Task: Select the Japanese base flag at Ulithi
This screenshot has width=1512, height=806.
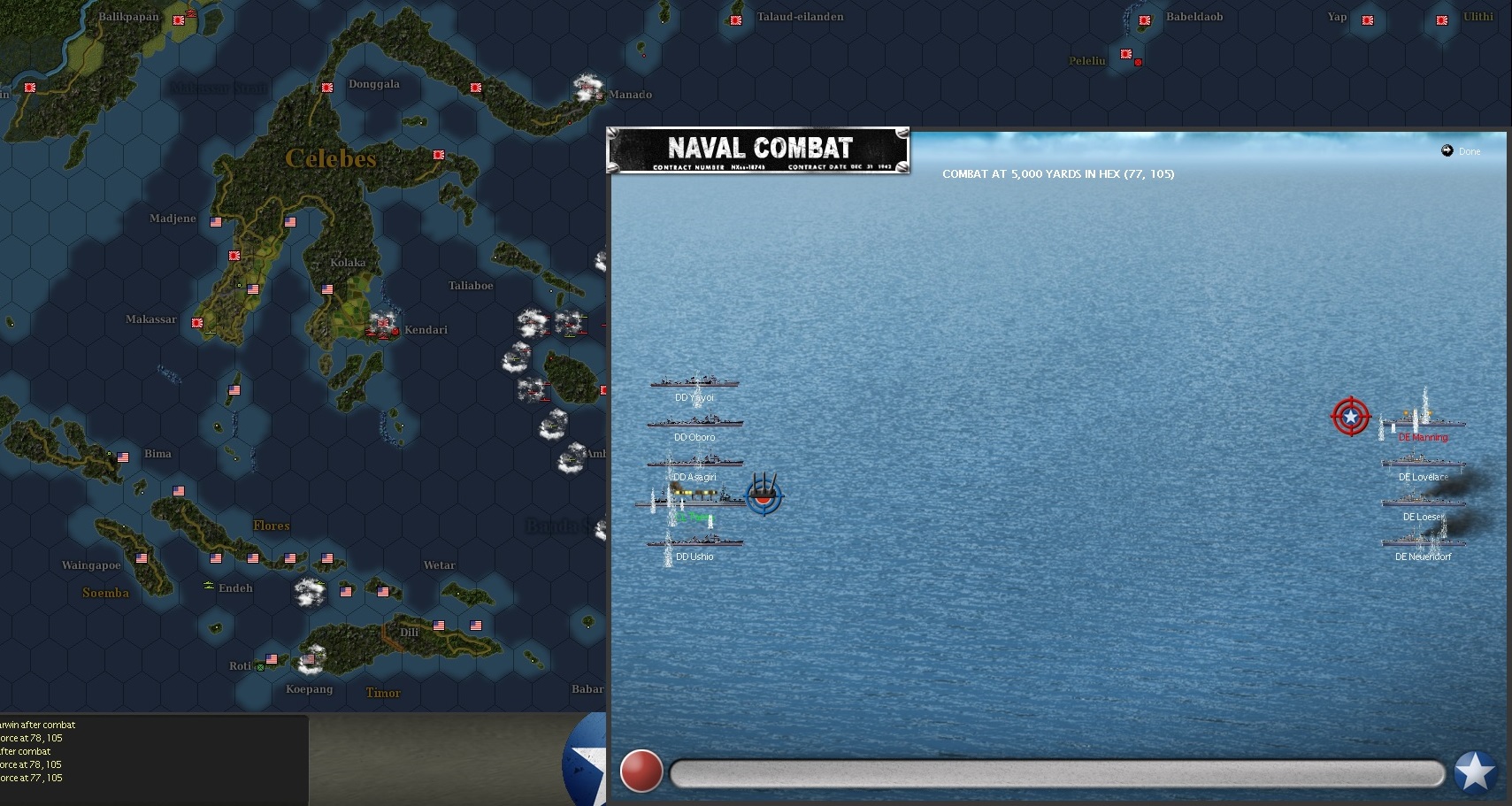Action: tap(1442, 19)
